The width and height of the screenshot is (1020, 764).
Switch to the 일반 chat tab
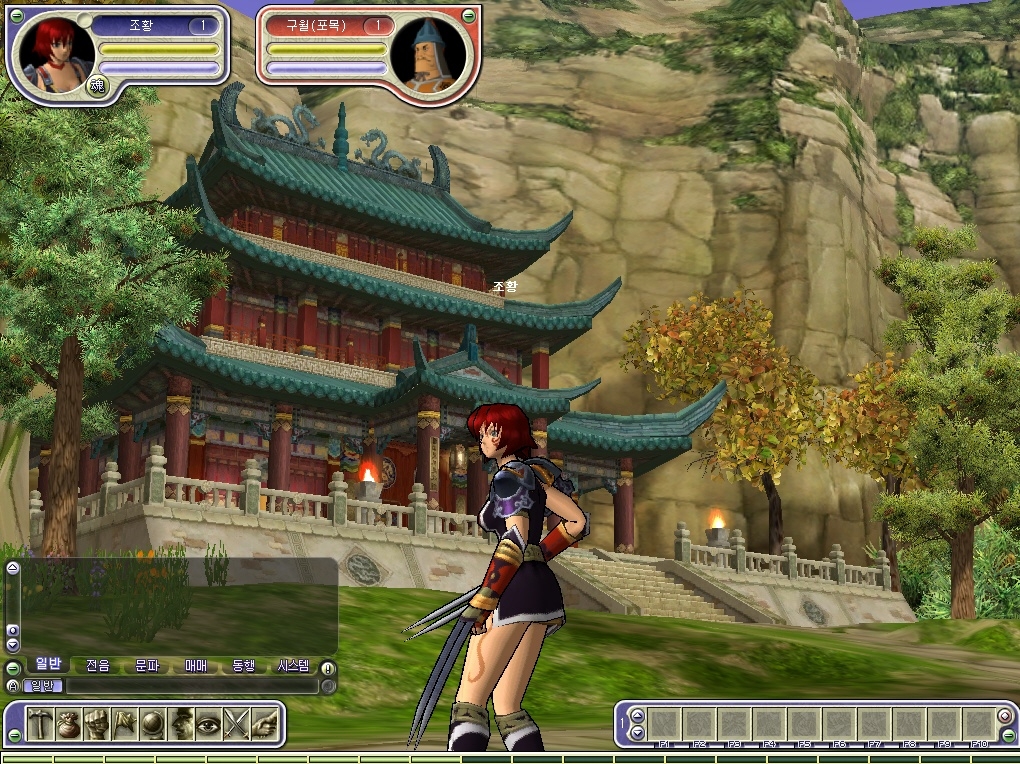(x=49, y=665)
